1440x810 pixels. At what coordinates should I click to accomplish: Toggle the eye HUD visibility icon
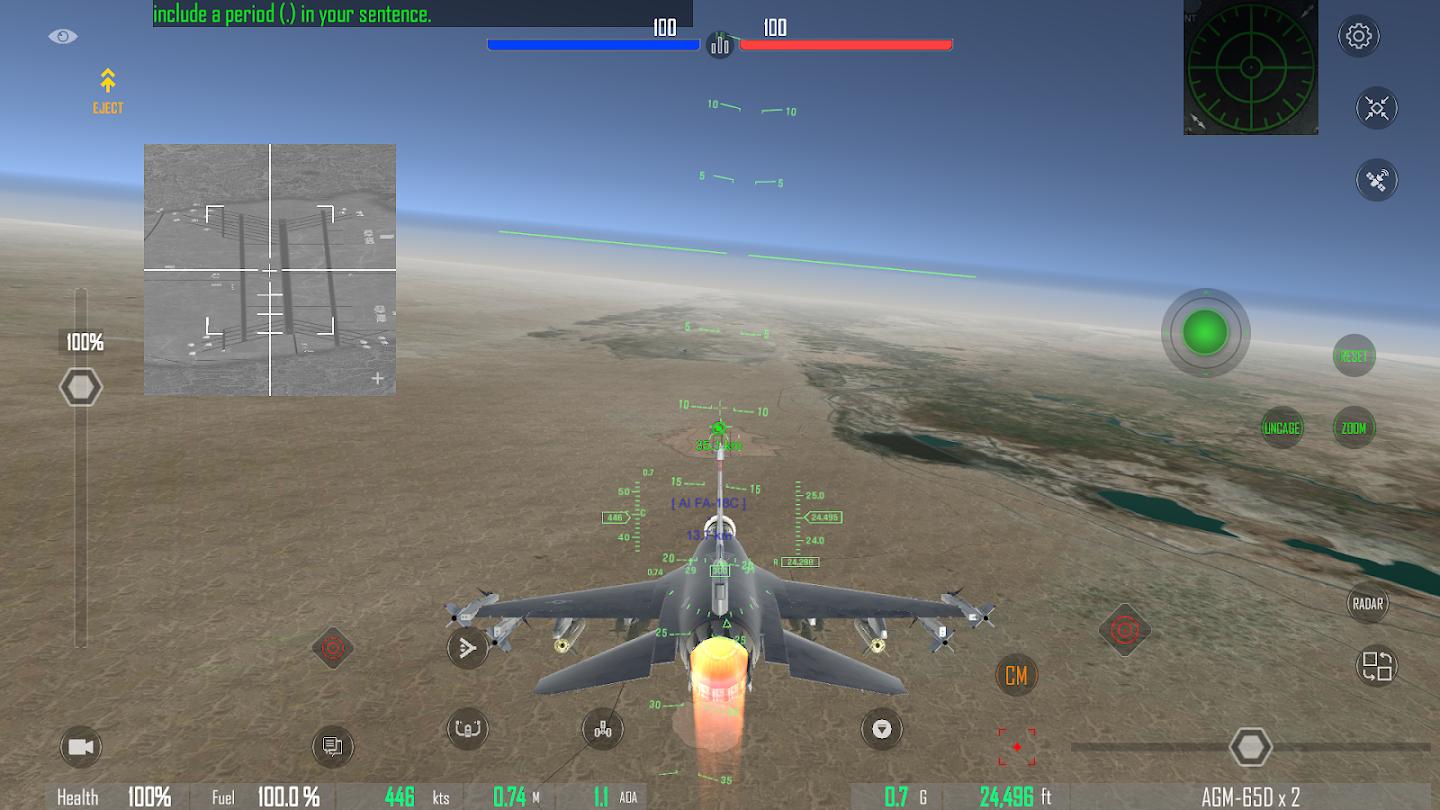coord(63,37)
